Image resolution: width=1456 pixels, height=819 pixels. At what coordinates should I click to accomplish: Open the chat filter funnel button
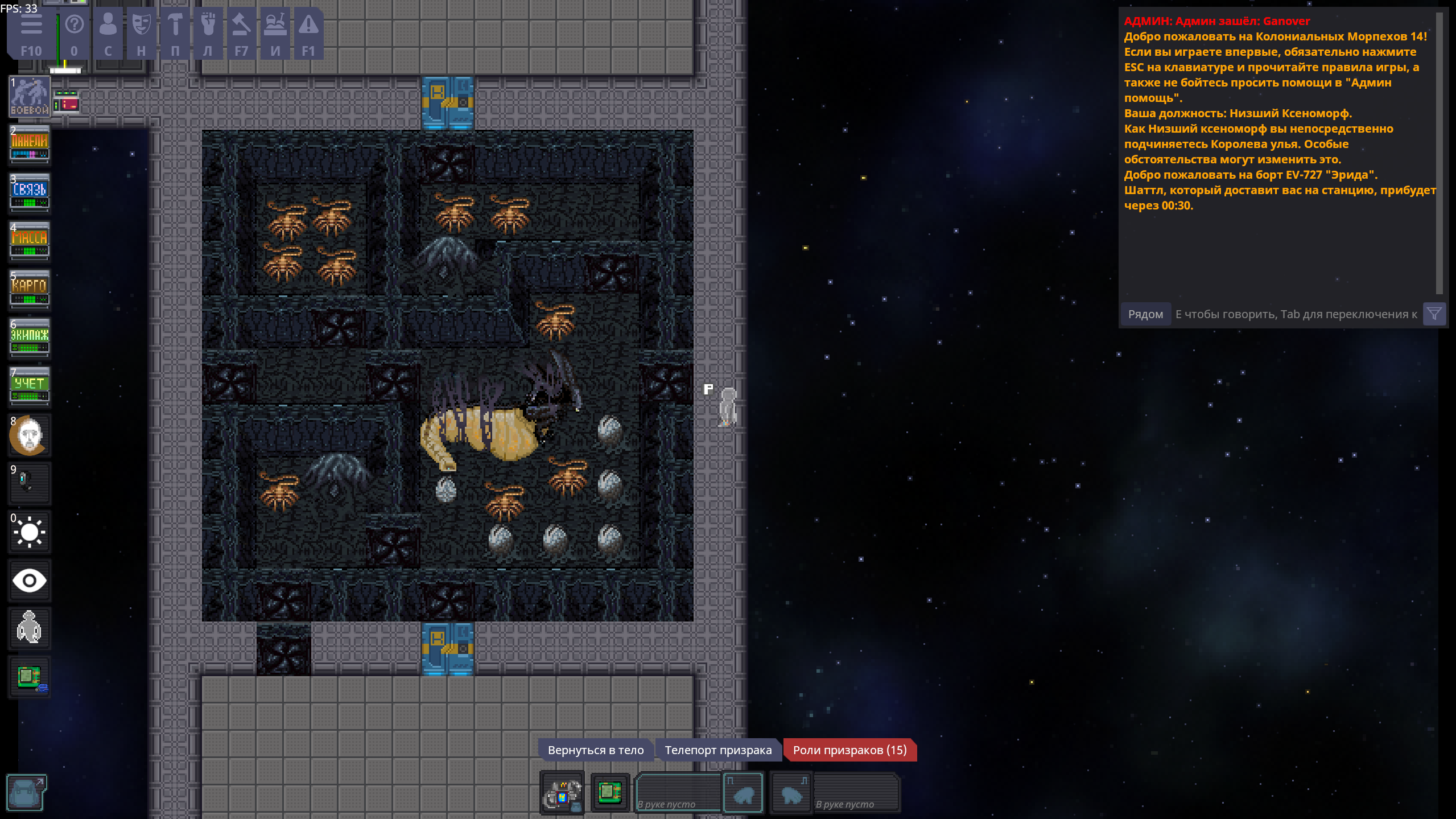tap(1434, 314)
